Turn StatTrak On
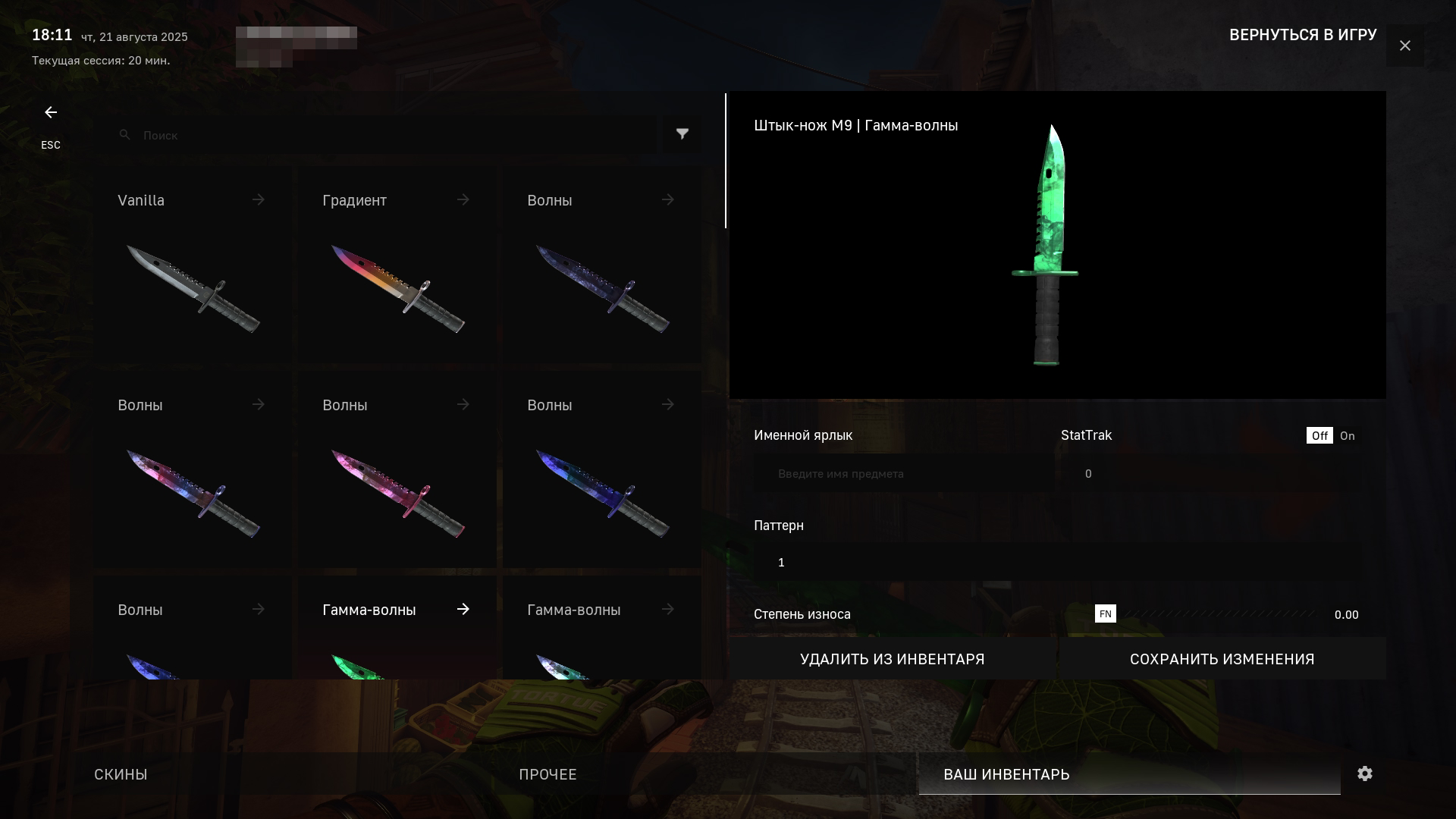The width and height of the screenshot is (1456, 819). coord(1347,436)
